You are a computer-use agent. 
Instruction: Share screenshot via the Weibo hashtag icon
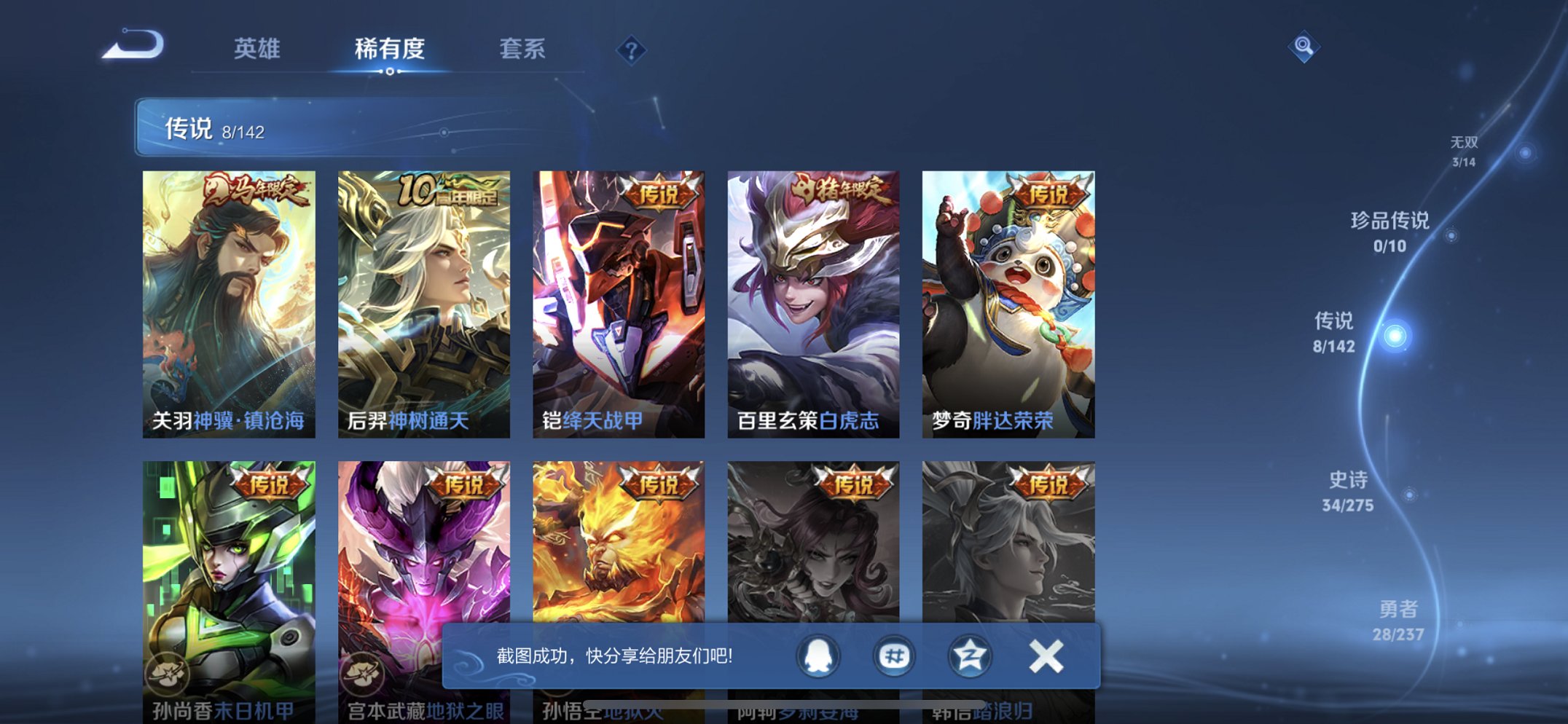pyautogui.click(x=894, y=655)
